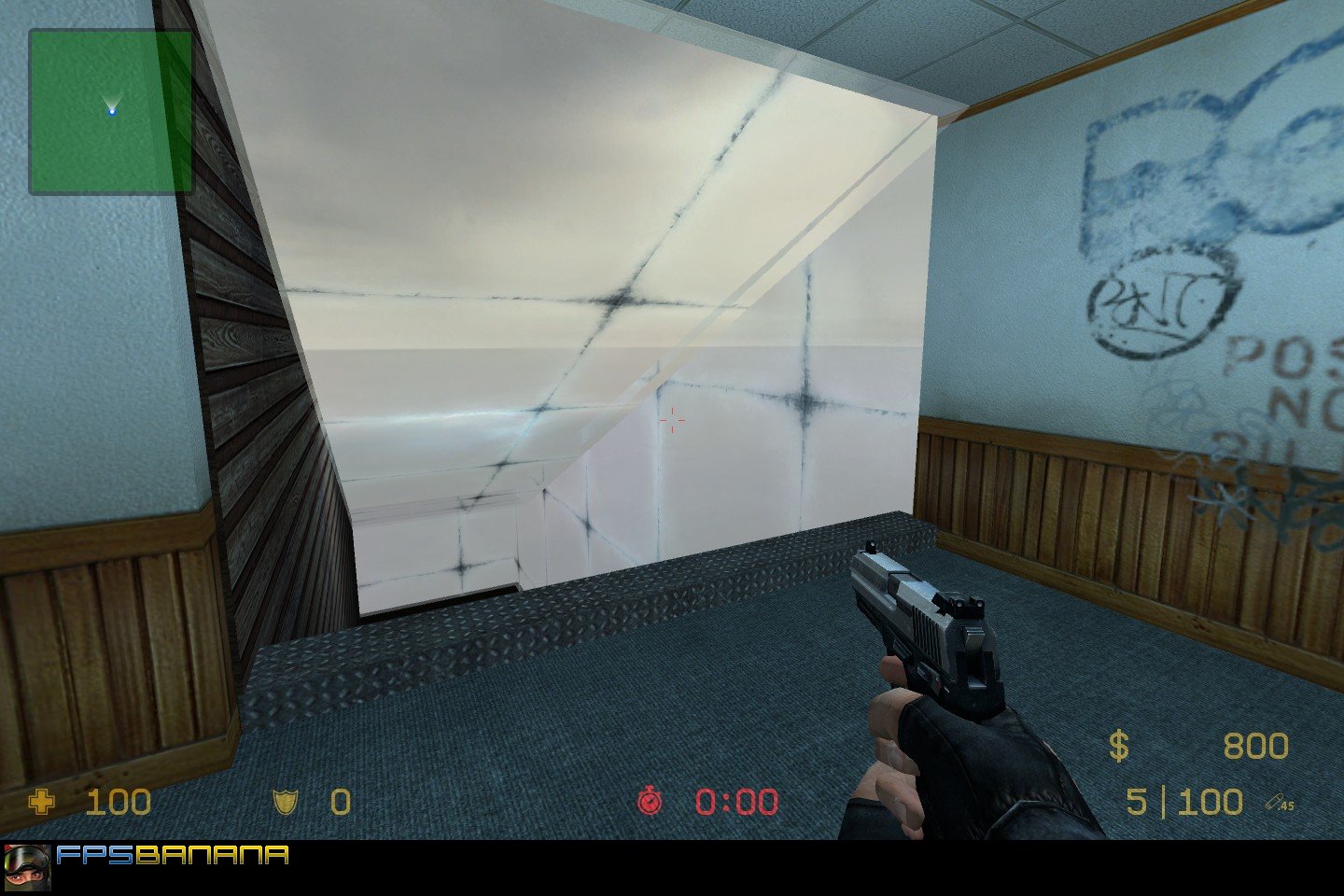Toggle the ammo counter showing 5|100

click(x=1183, y=803)
